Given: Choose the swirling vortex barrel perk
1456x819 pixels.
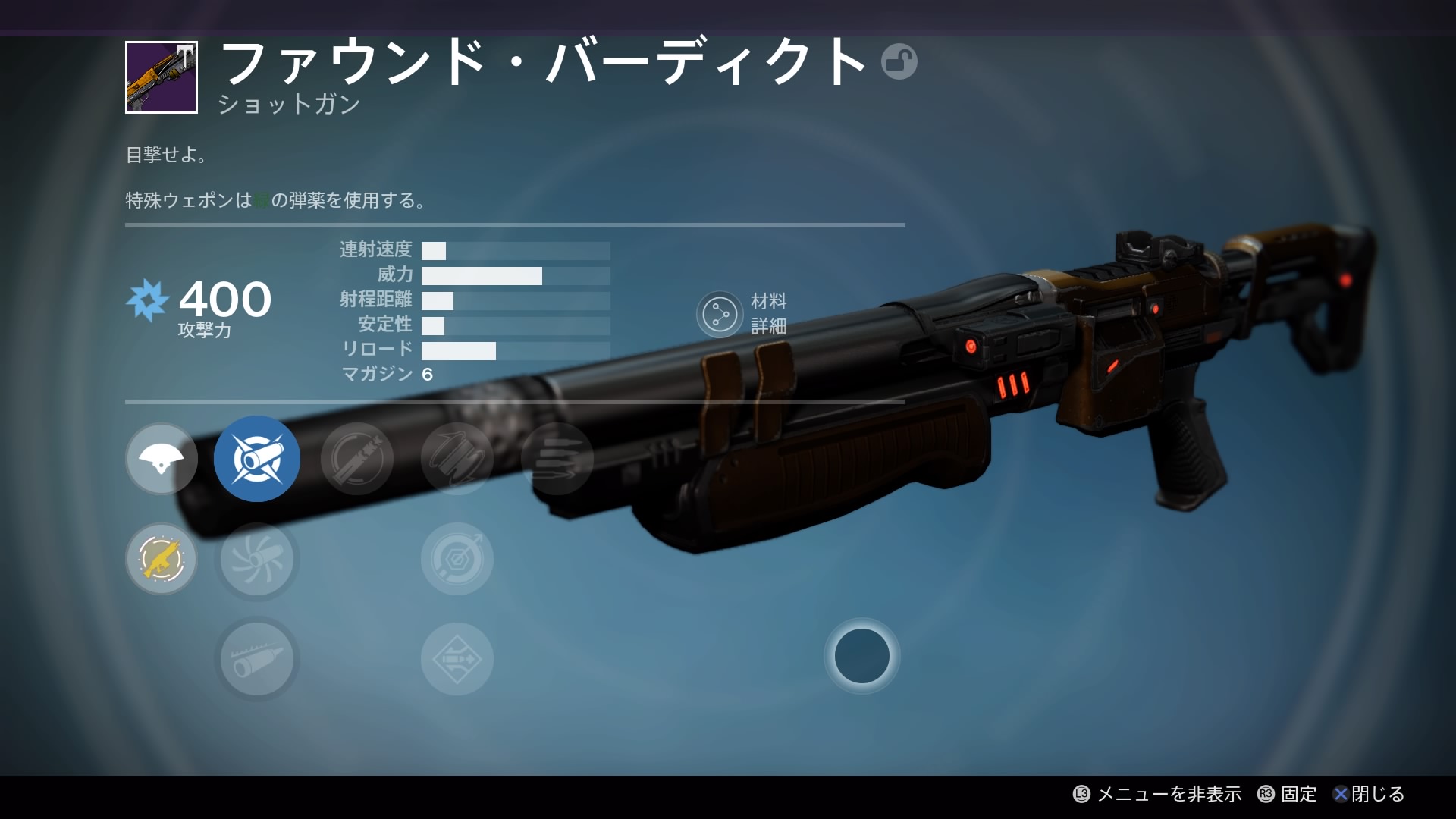Looking at the screenshot, I should [257, 559].
